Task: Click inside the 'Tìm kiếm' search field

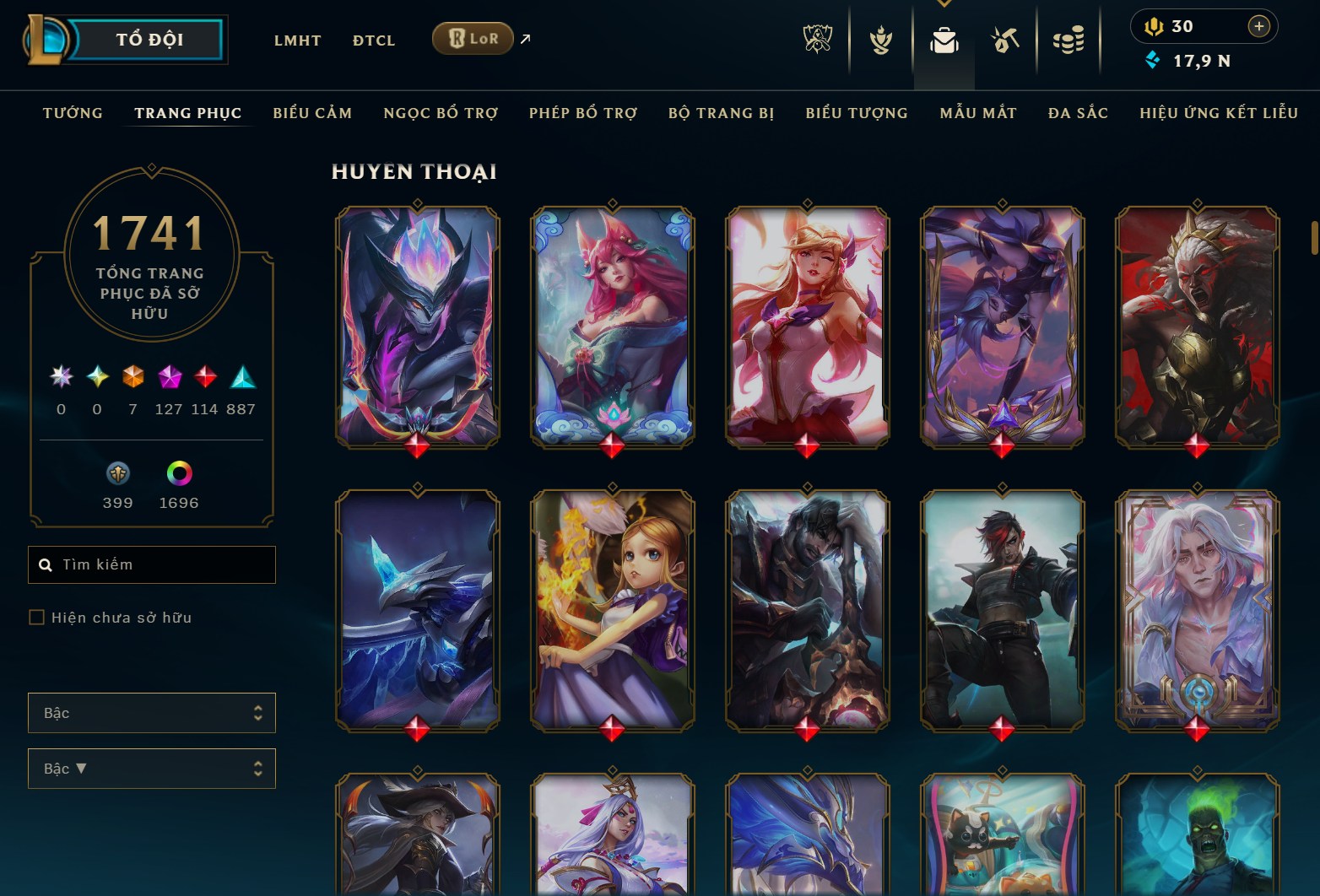Action: 152,564
